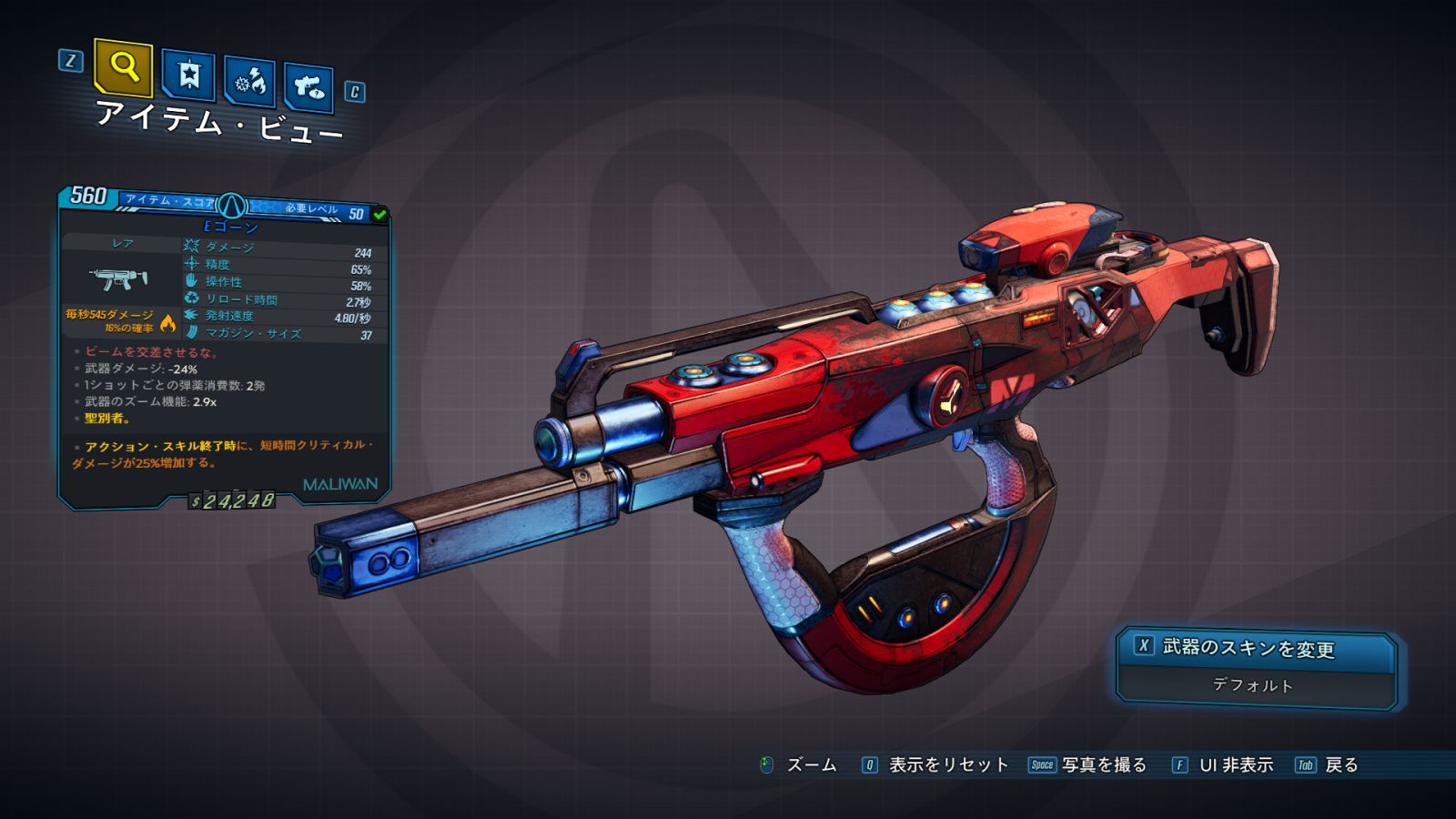Click 表示をリセット to reset the view
Screen dimensions: 1456x819
pyautogui.click(x=947, y=765)
